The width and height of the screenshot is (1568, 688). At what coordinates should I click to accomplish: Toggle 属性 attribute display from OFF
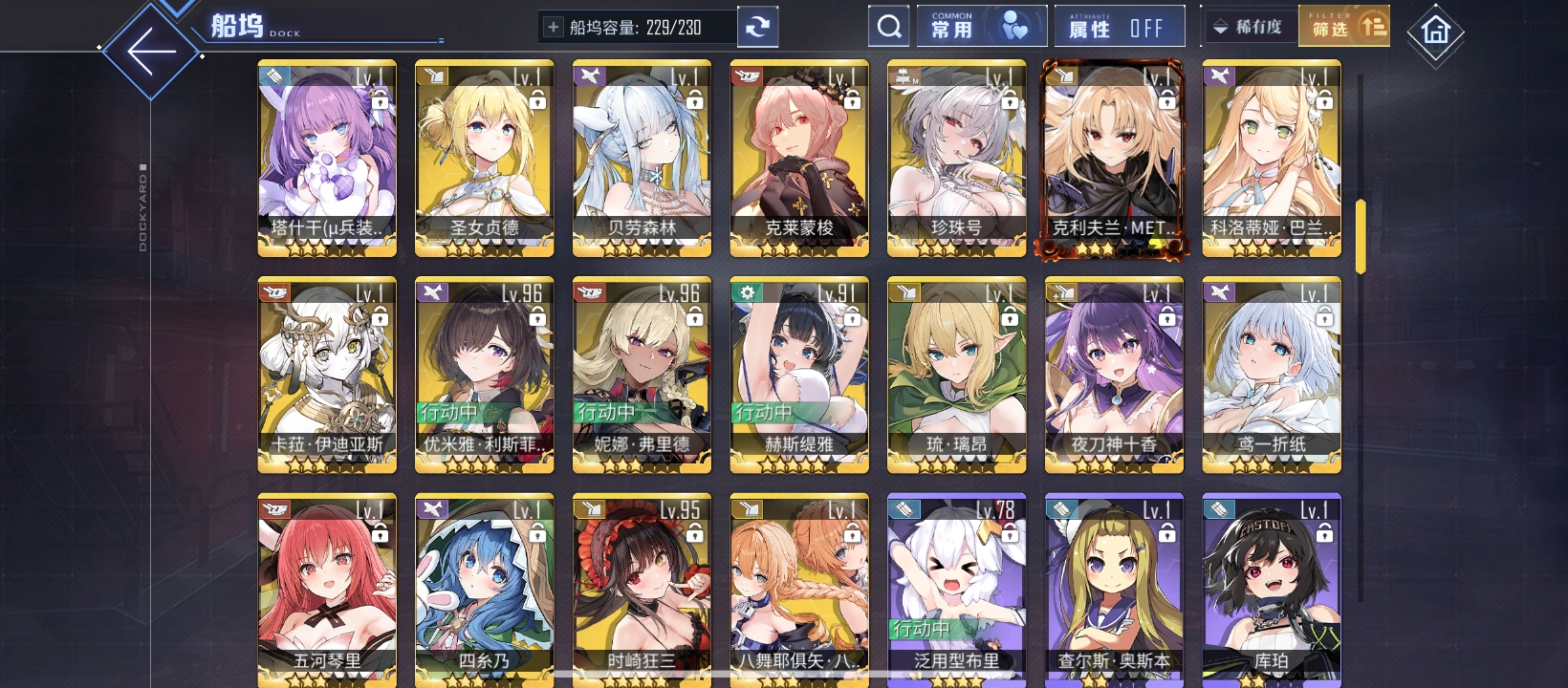coord(1120,26)
